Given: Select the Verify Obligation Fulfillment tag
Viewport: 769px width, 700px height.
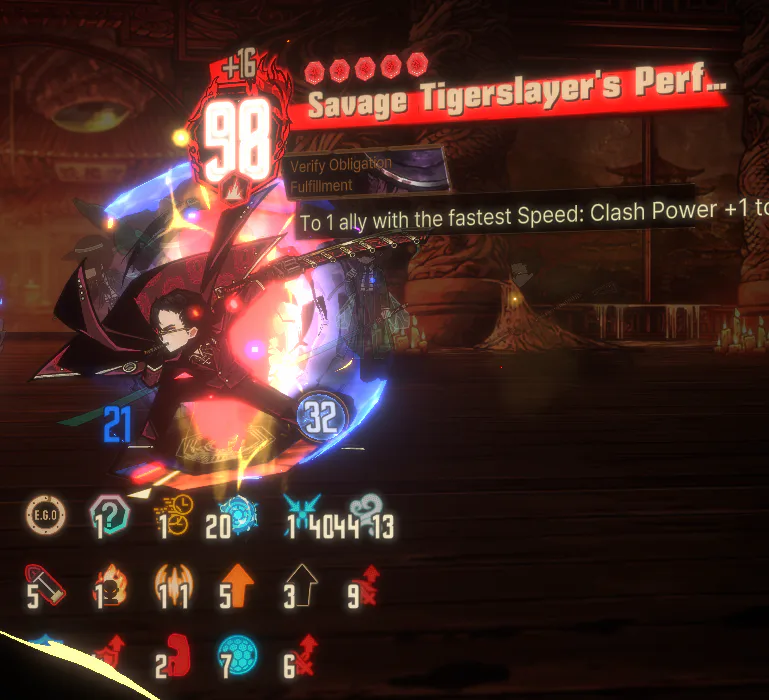Looking at the screenshot, I should 364,172.
